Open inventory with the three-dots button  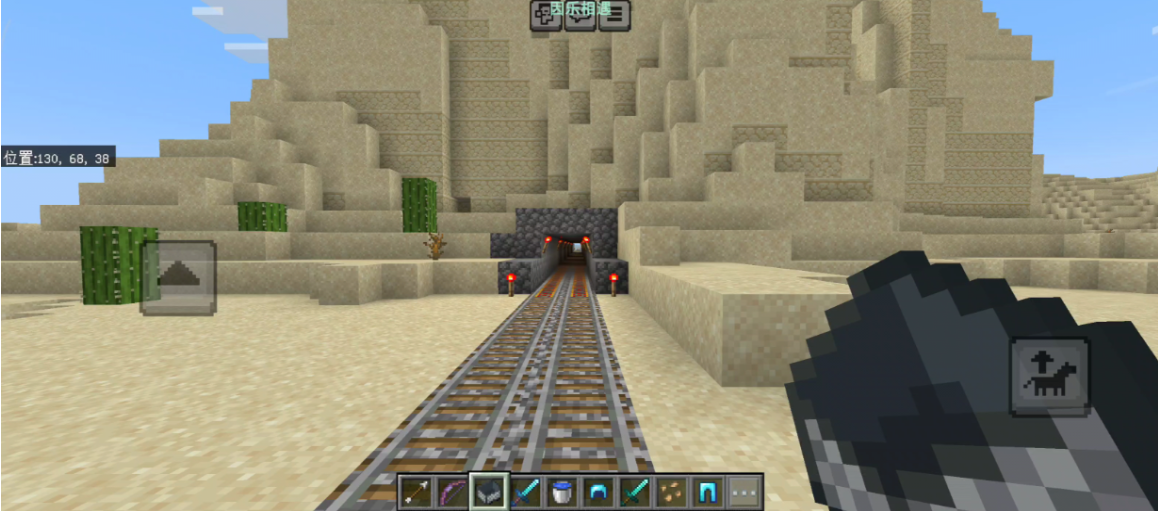tap(745, 491)
